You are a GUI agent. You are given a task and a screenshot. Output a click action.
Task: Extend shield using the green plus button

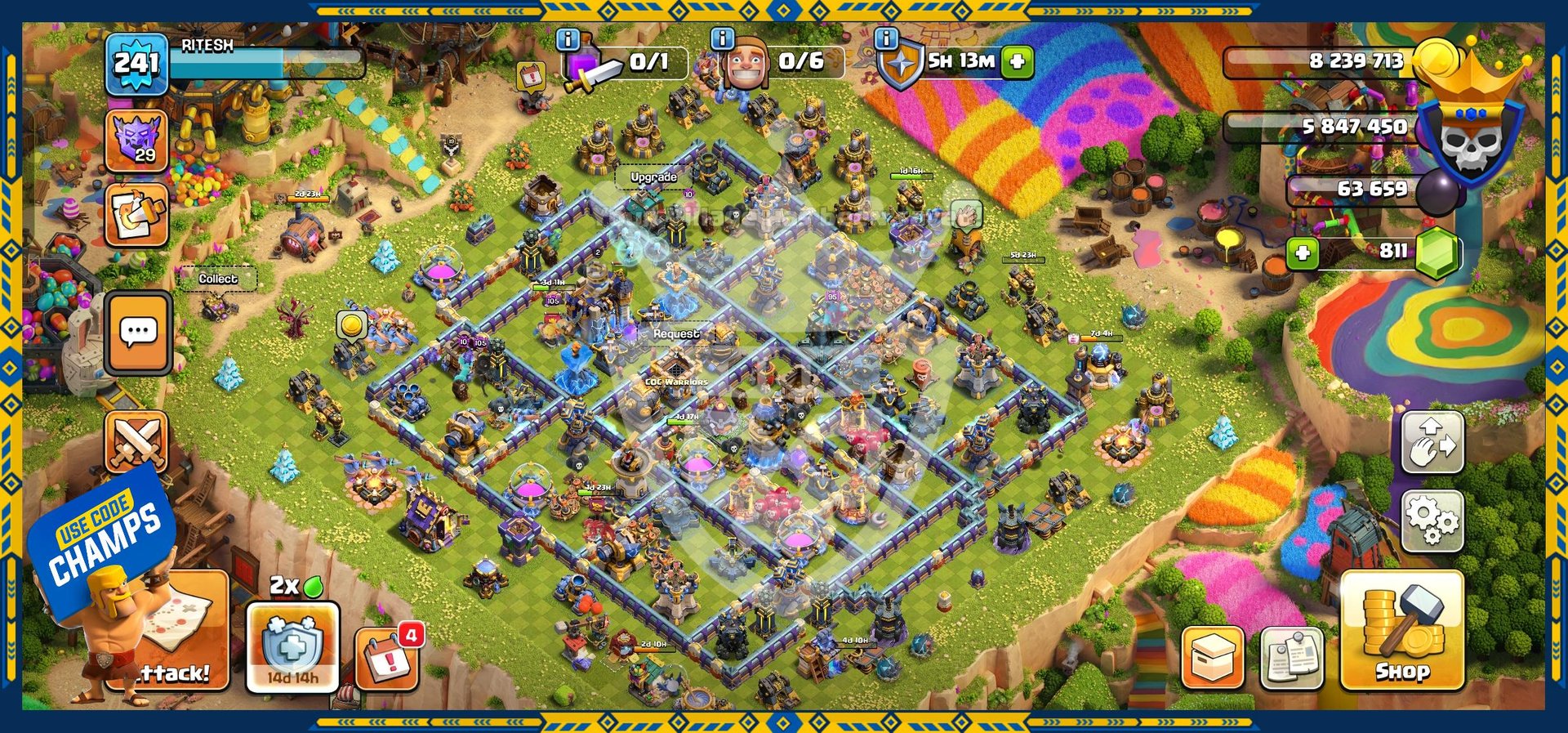click(1018, 61)
